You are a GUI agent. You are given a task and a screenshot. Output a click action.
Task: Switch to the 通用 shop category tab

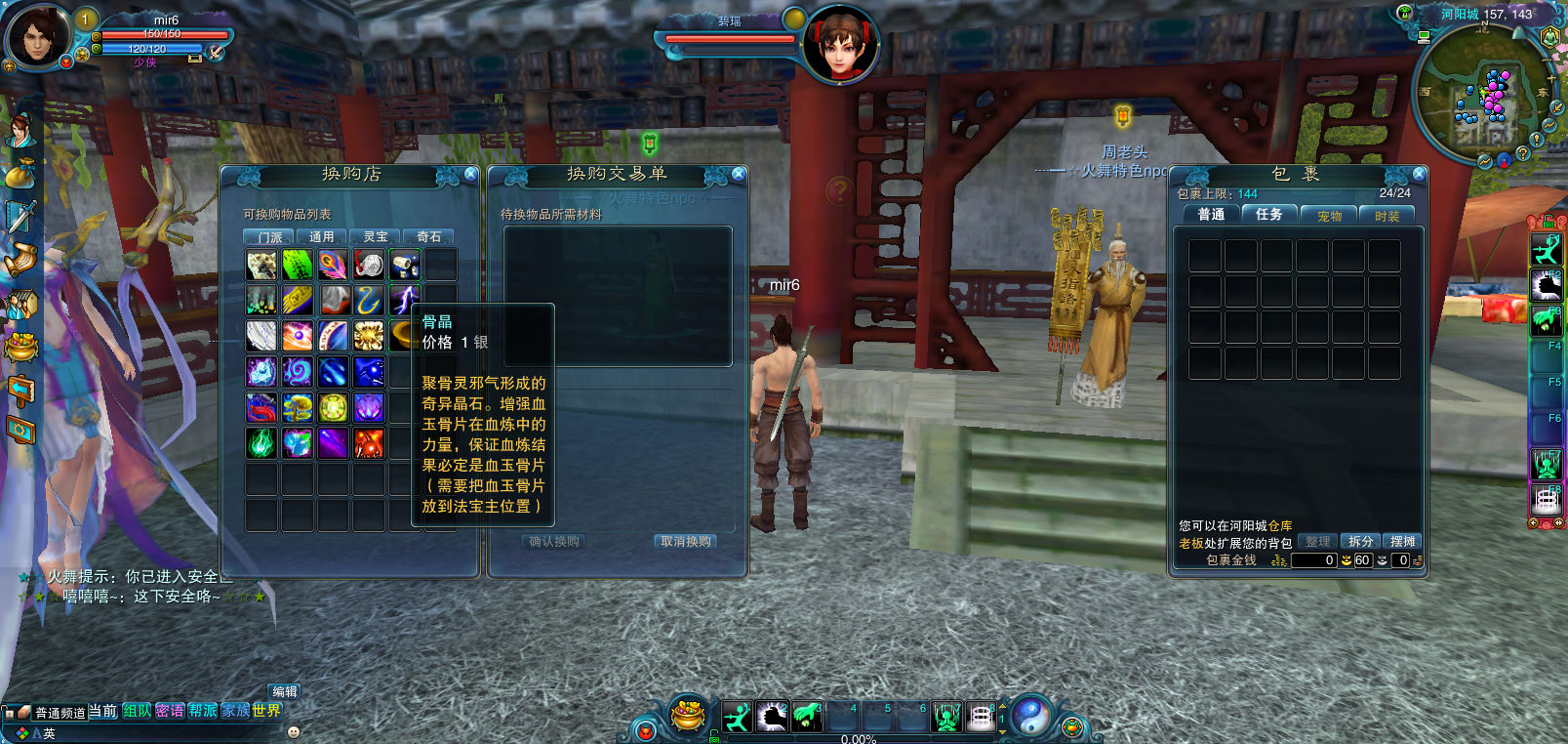pos(322,237)
